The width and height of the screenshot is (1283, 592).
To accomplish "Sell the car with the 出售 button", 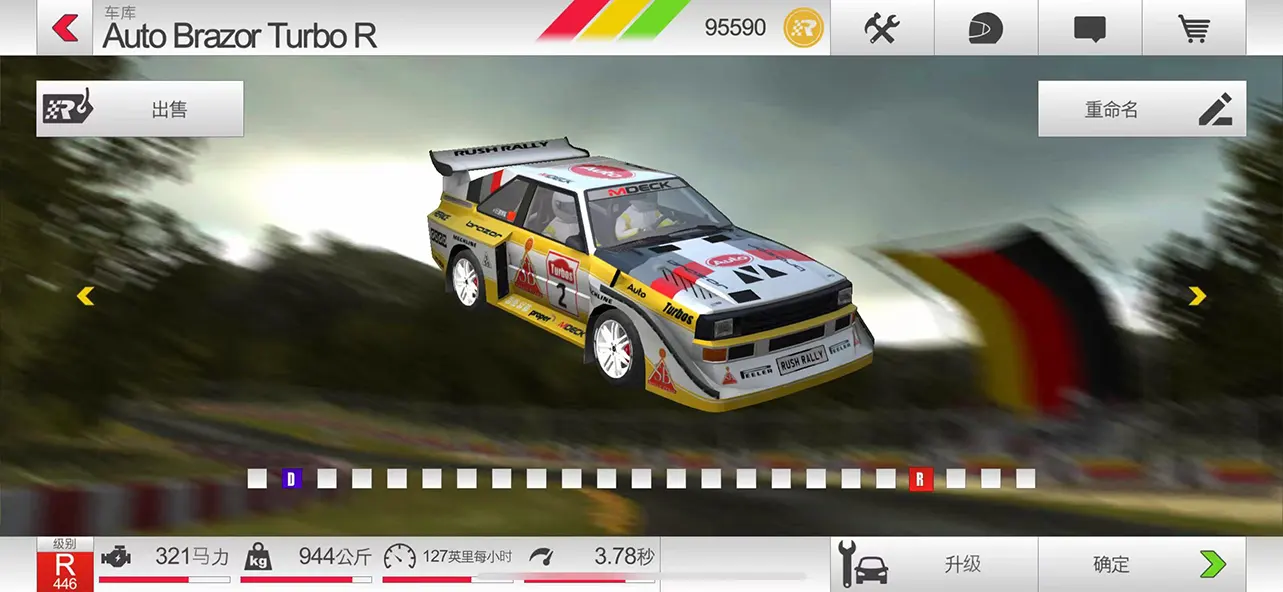I will click(x=140, y=109).
